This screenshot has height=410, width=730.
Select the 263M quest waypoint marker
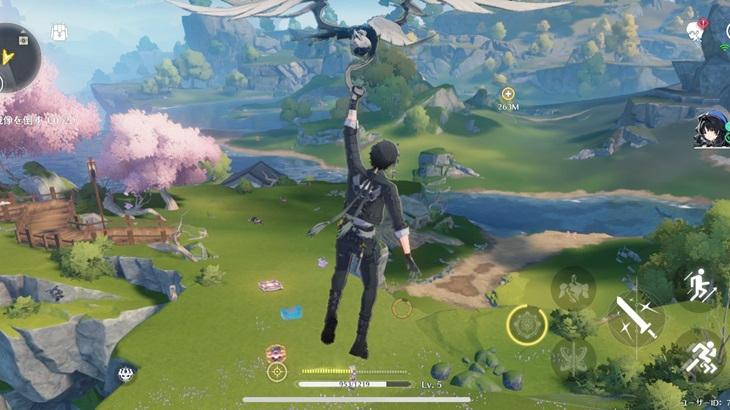point(508,94)
